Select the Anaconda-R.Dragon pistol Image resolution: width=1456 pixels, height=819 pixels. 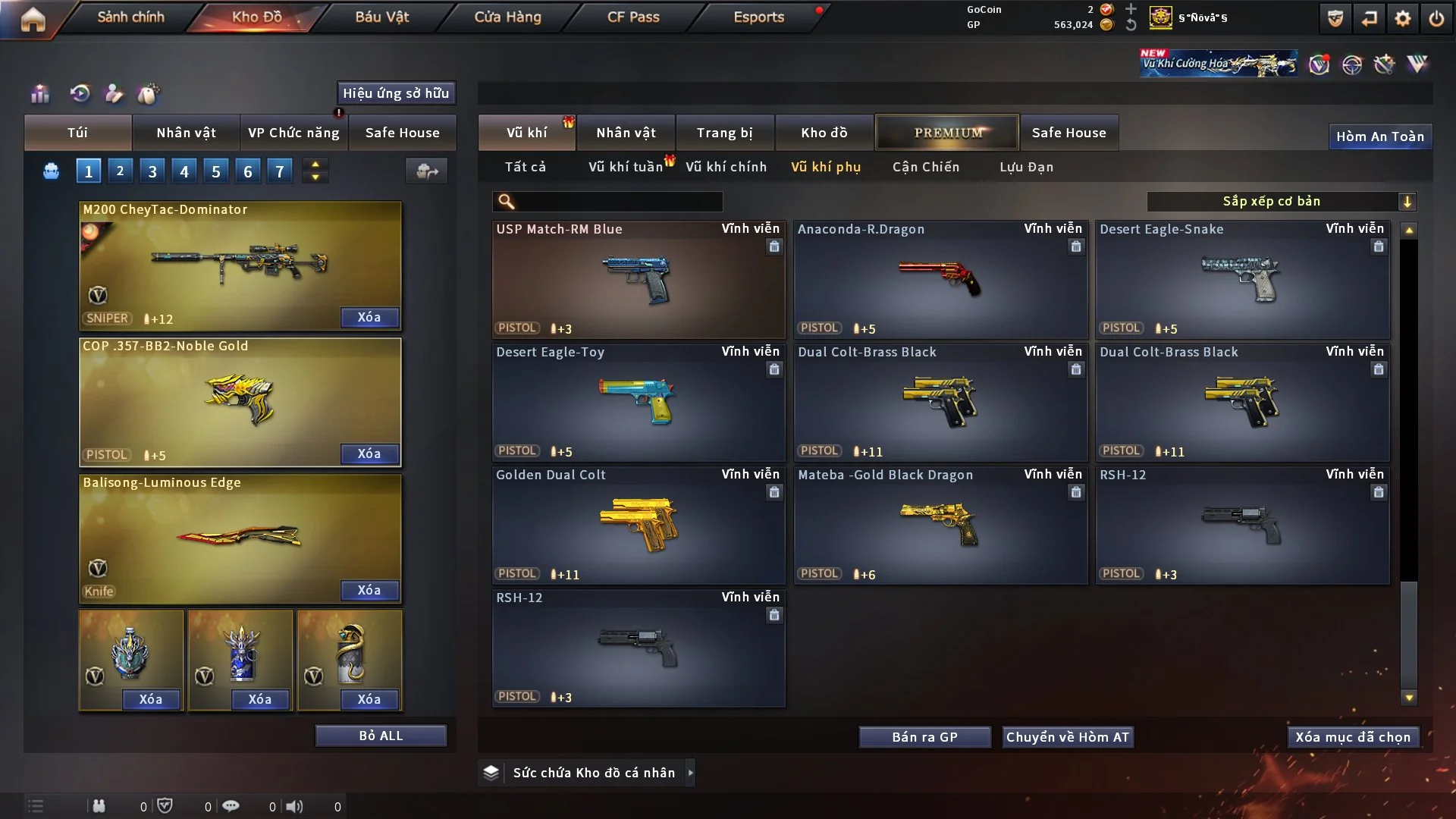[x=940, y=279]
